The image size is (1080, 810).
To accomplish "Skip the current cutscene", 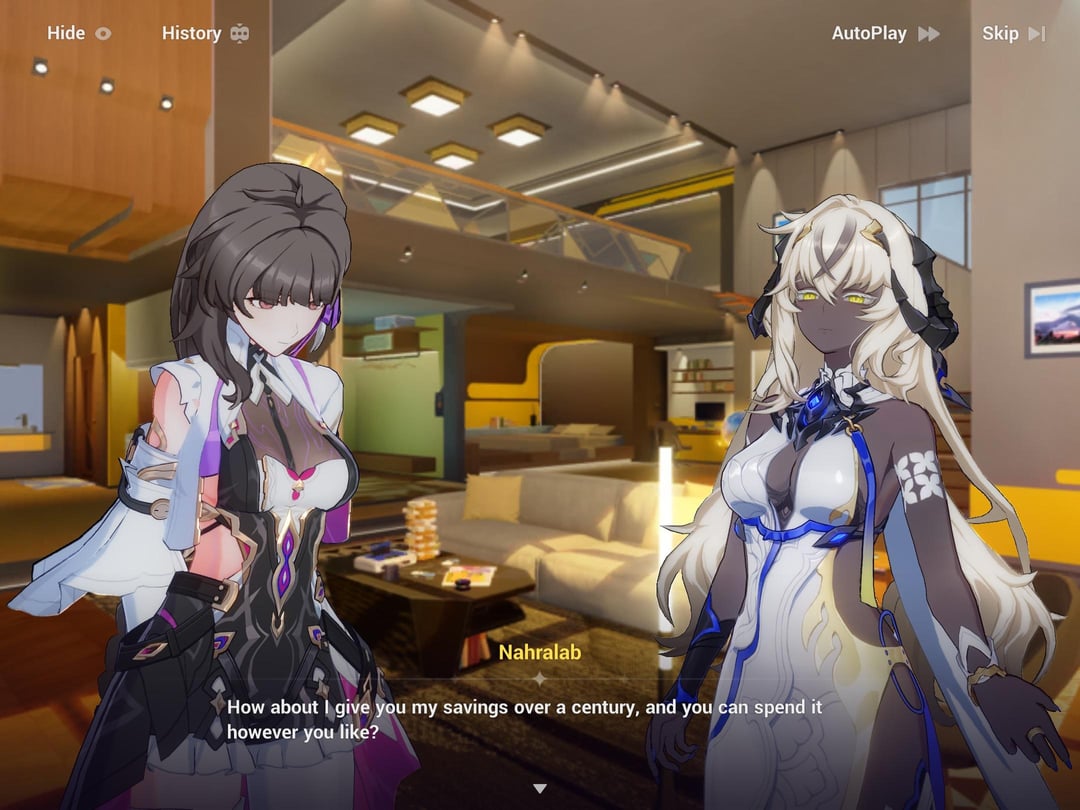I will 1013,33.
